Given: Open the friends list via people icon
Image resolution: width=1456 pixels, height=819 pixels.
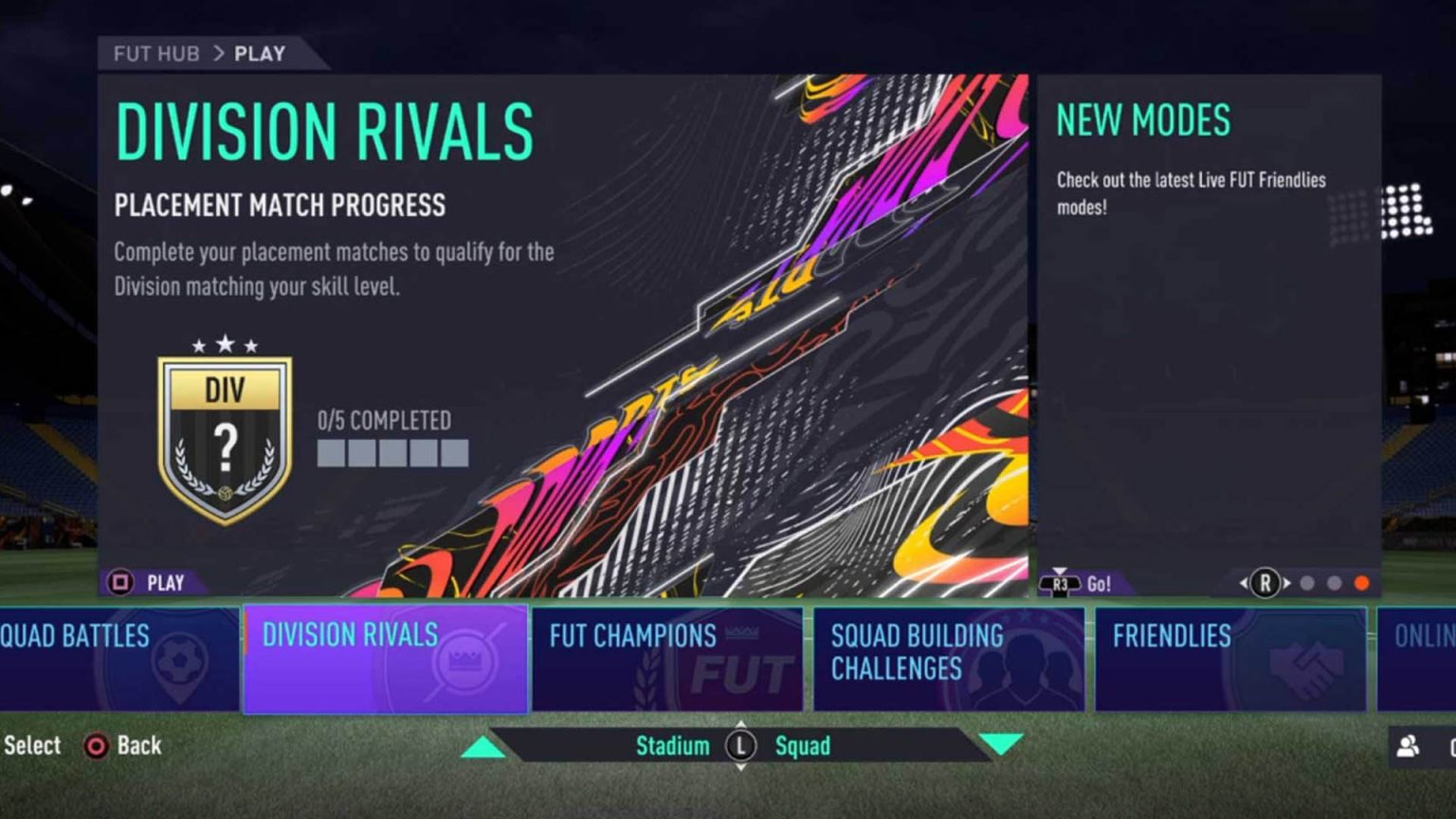Looking at the screenshot, I should (x=1407, y=747).
